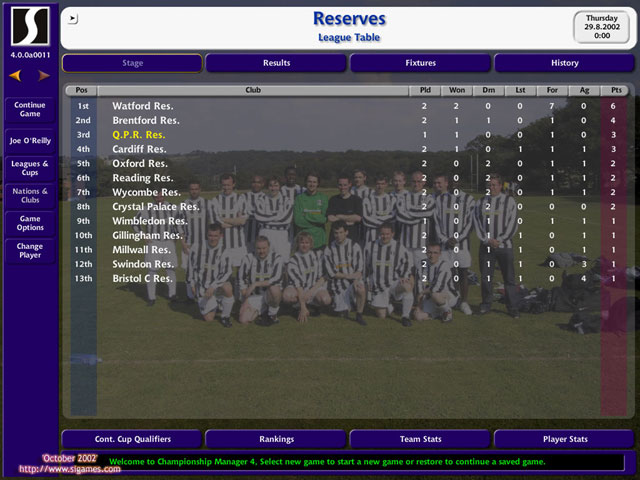Select Change Player button
The image size is (640, 480).
[x=30, y=250]
